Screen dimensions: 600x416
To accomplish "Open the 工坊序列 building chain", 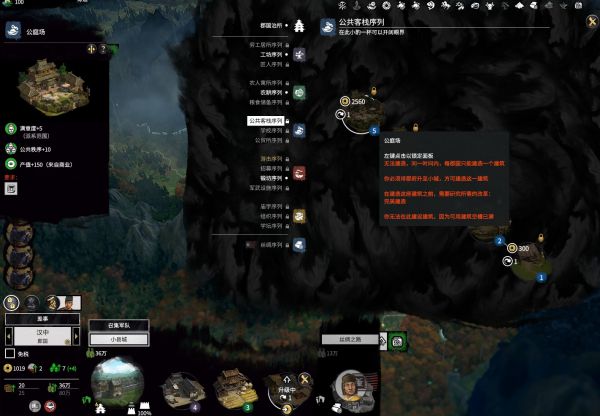I will (269, 54).
